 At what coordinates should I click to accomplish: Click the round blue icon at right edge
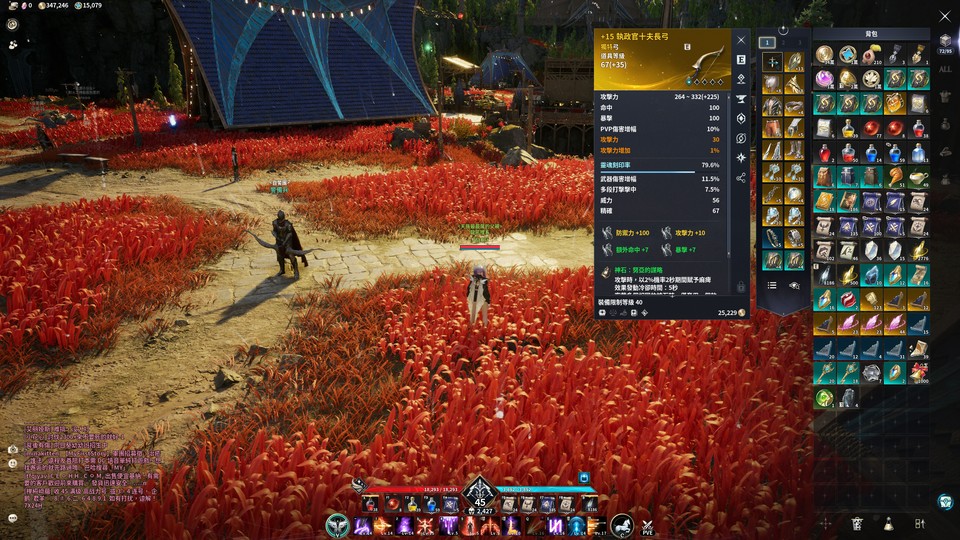pos(945,501)
